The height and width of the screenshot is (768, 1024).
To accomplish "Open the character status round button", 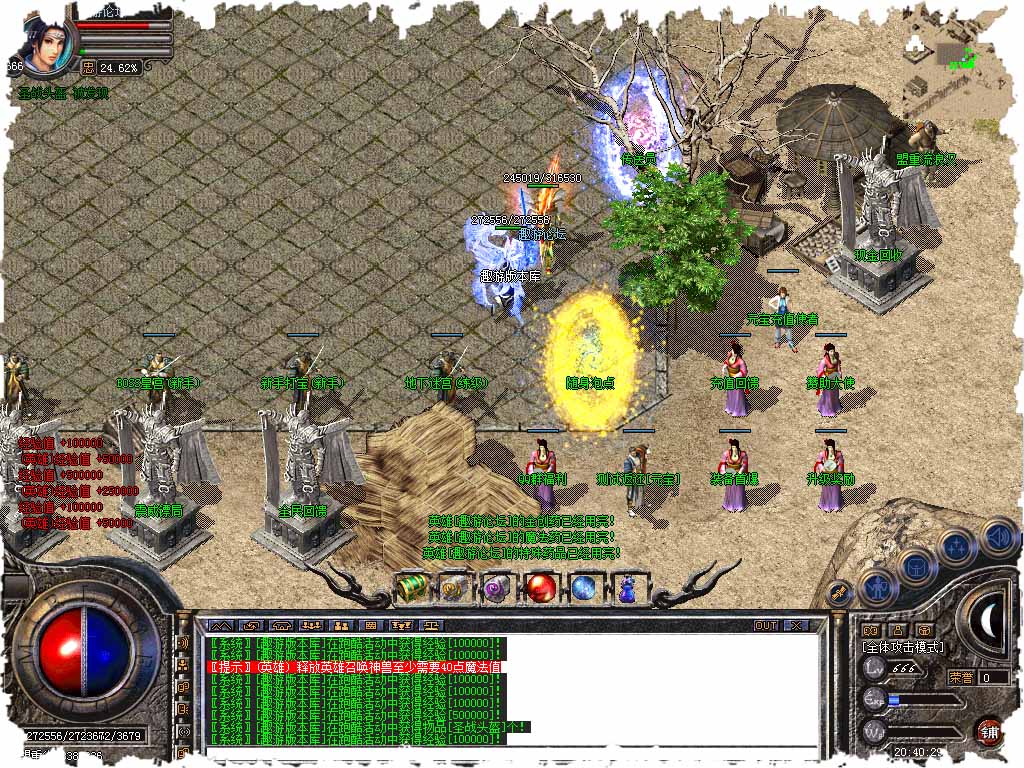I will [x=877, y=587].
